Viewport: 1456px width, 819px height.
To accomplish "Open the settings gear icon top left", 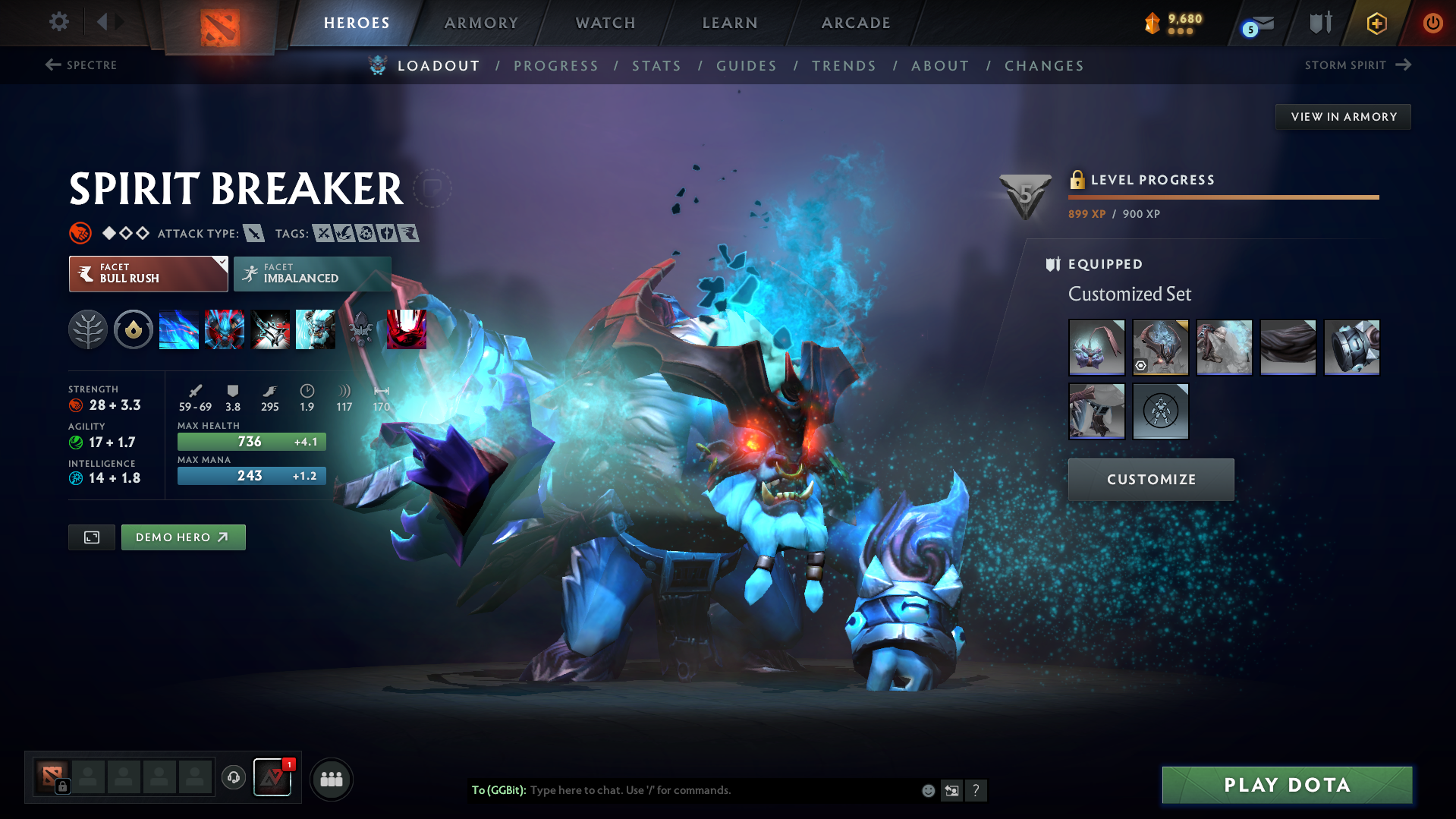I will click(x=58, y=22).
